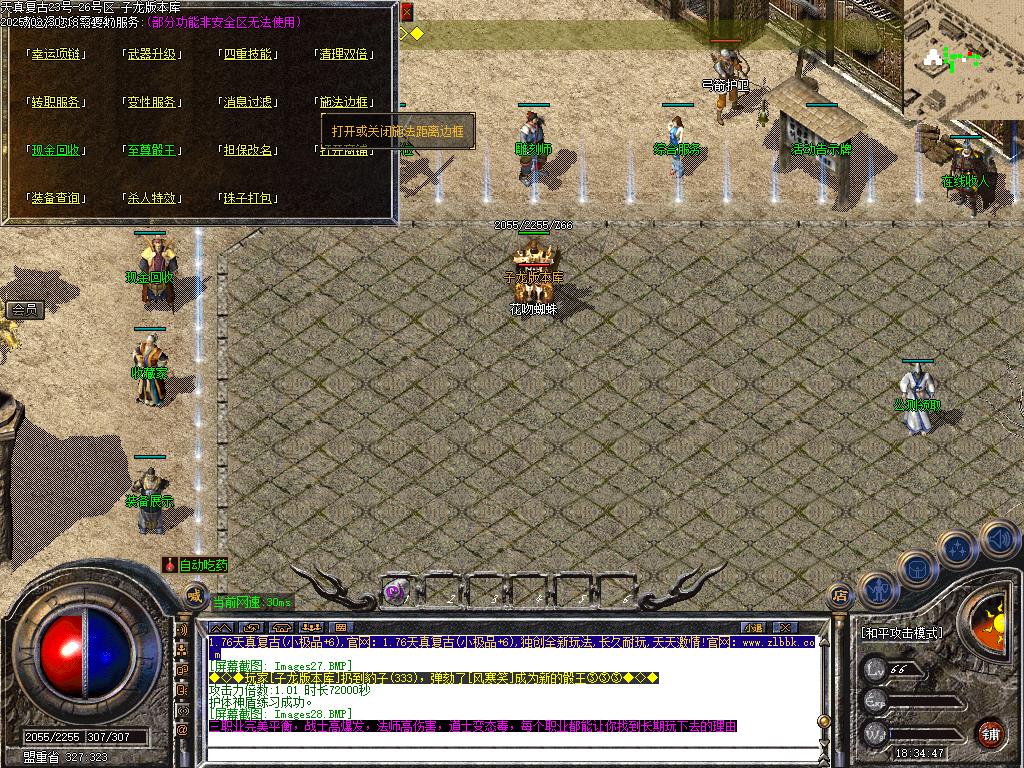The image size is (1024, 768).
Task: Open the green 现金回收 cash recycle link
Action: [x=57, y=150]
